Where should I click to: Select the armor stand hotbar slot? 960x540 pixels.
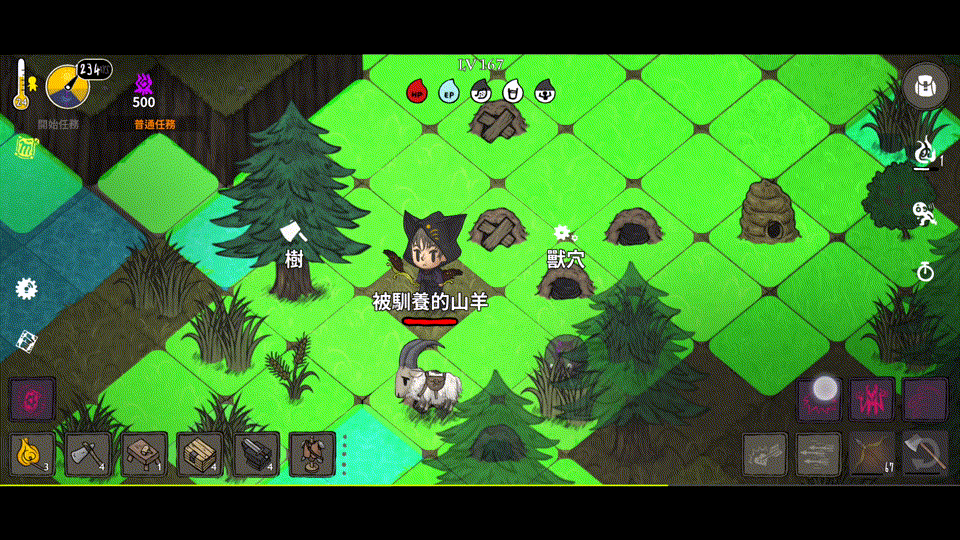(x=312, y=455)
